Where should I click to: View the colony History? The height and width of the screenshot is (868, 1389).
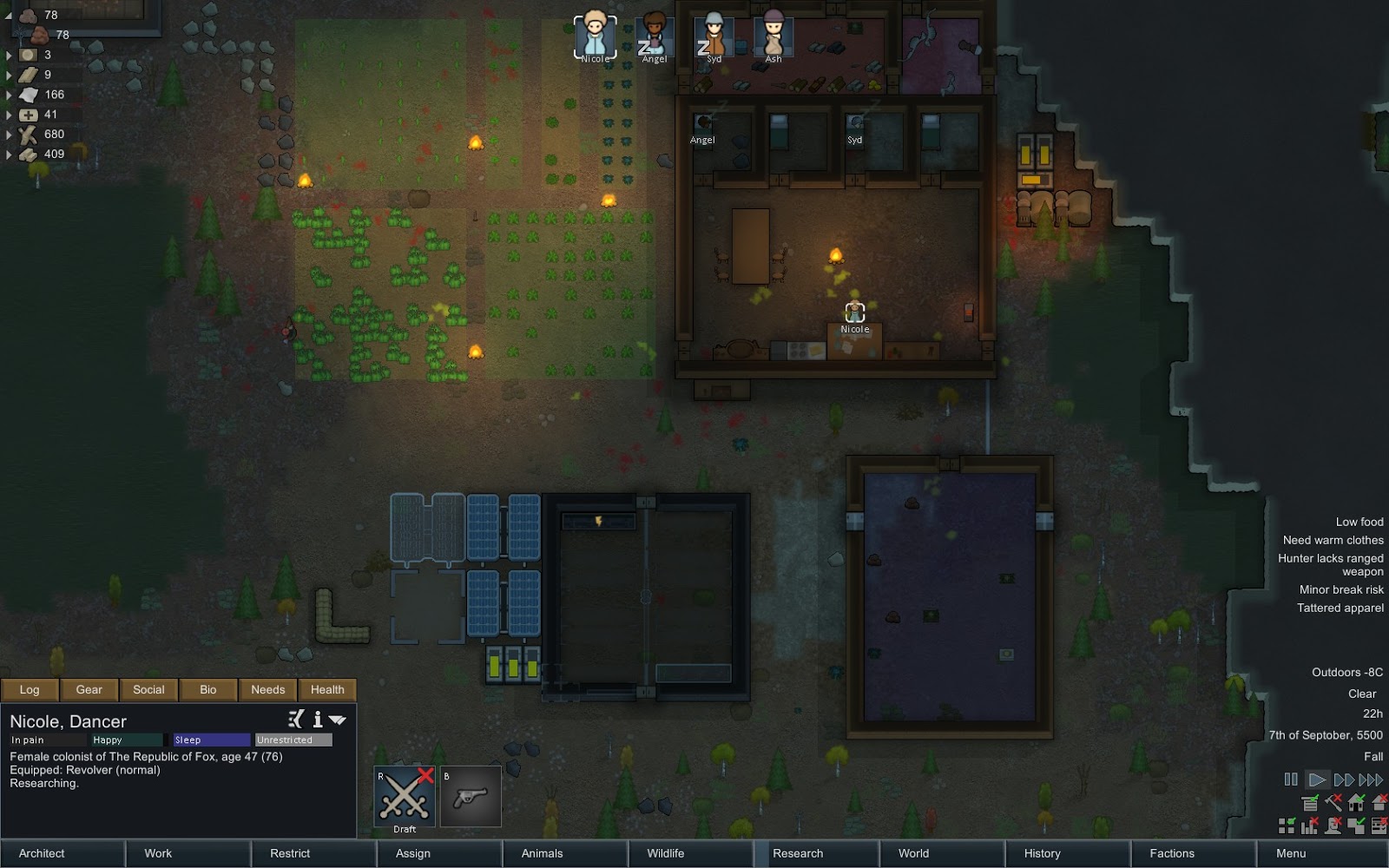click(1042, 853)
